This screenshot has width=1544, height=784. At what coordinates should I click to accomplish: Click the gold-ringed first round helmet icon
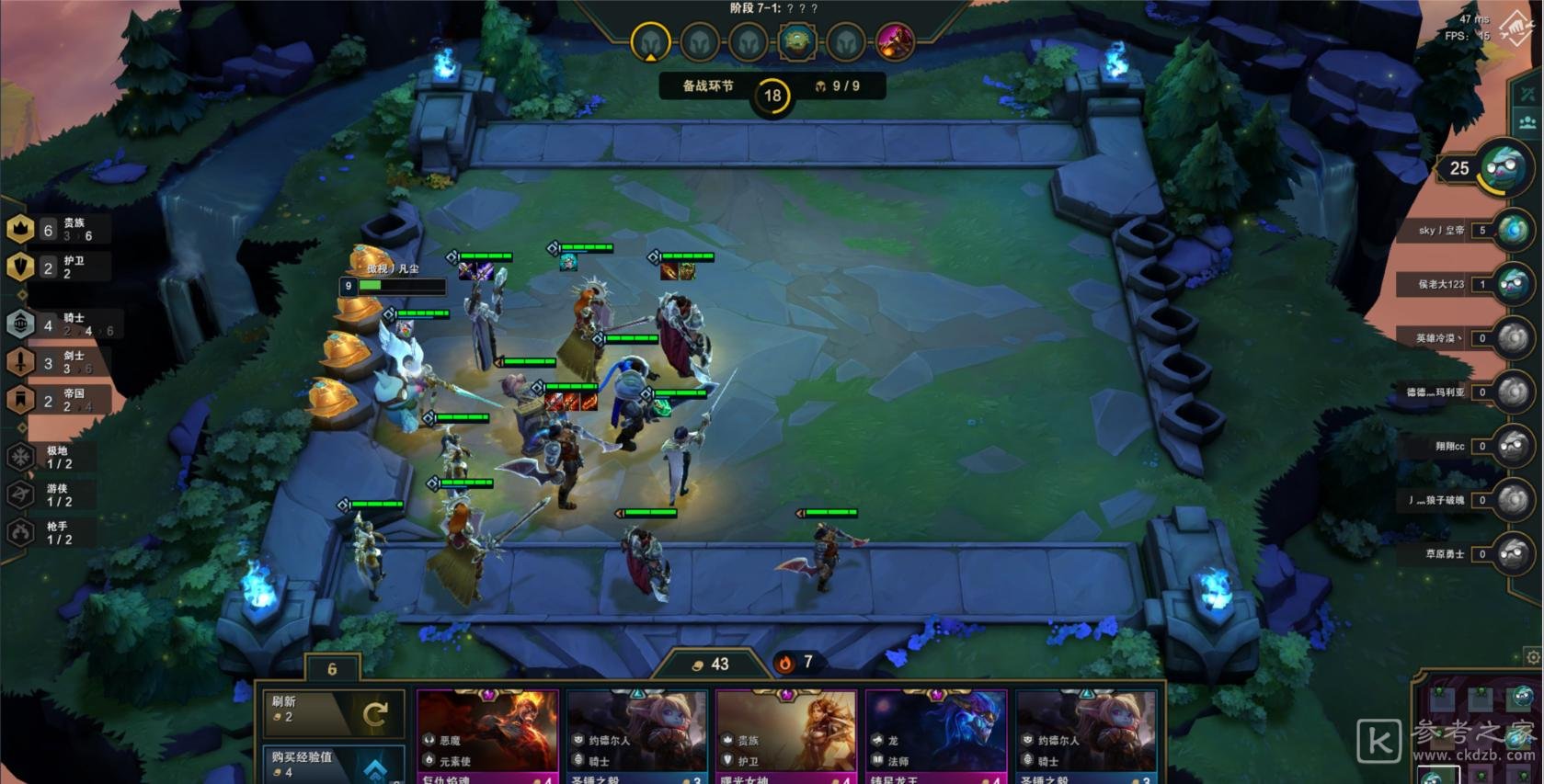pyautogui.click(x=650, y=42)
